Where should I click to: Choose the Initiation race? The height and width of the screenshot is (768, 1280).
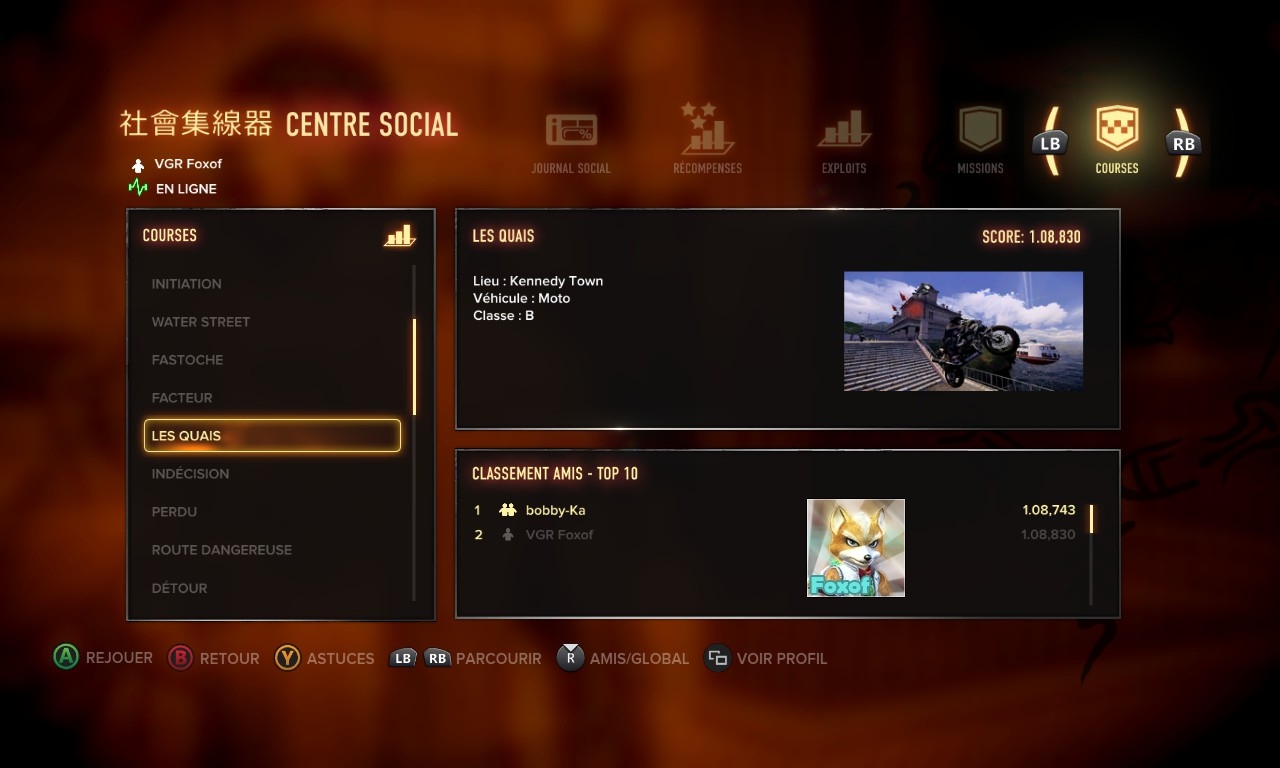coord(187,284)
